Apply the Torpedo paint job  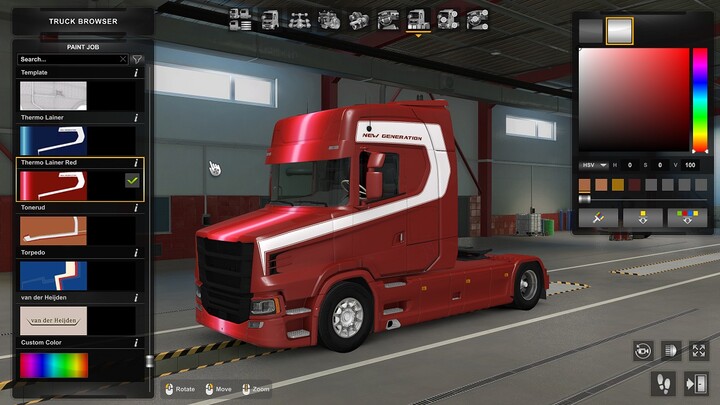tap(54, 275)
